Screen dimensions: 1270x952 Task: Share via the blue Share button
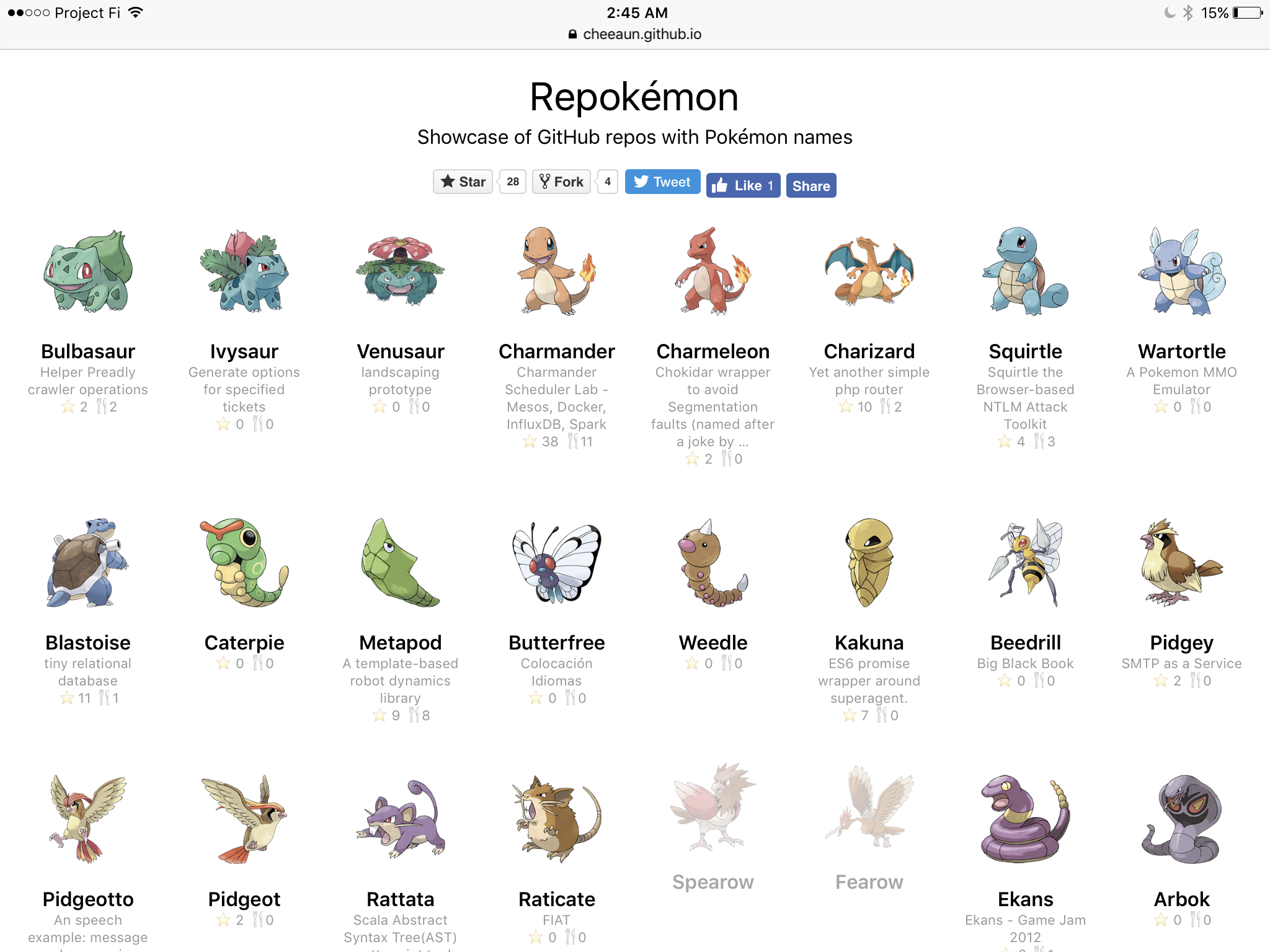click(x=810, y=185)
